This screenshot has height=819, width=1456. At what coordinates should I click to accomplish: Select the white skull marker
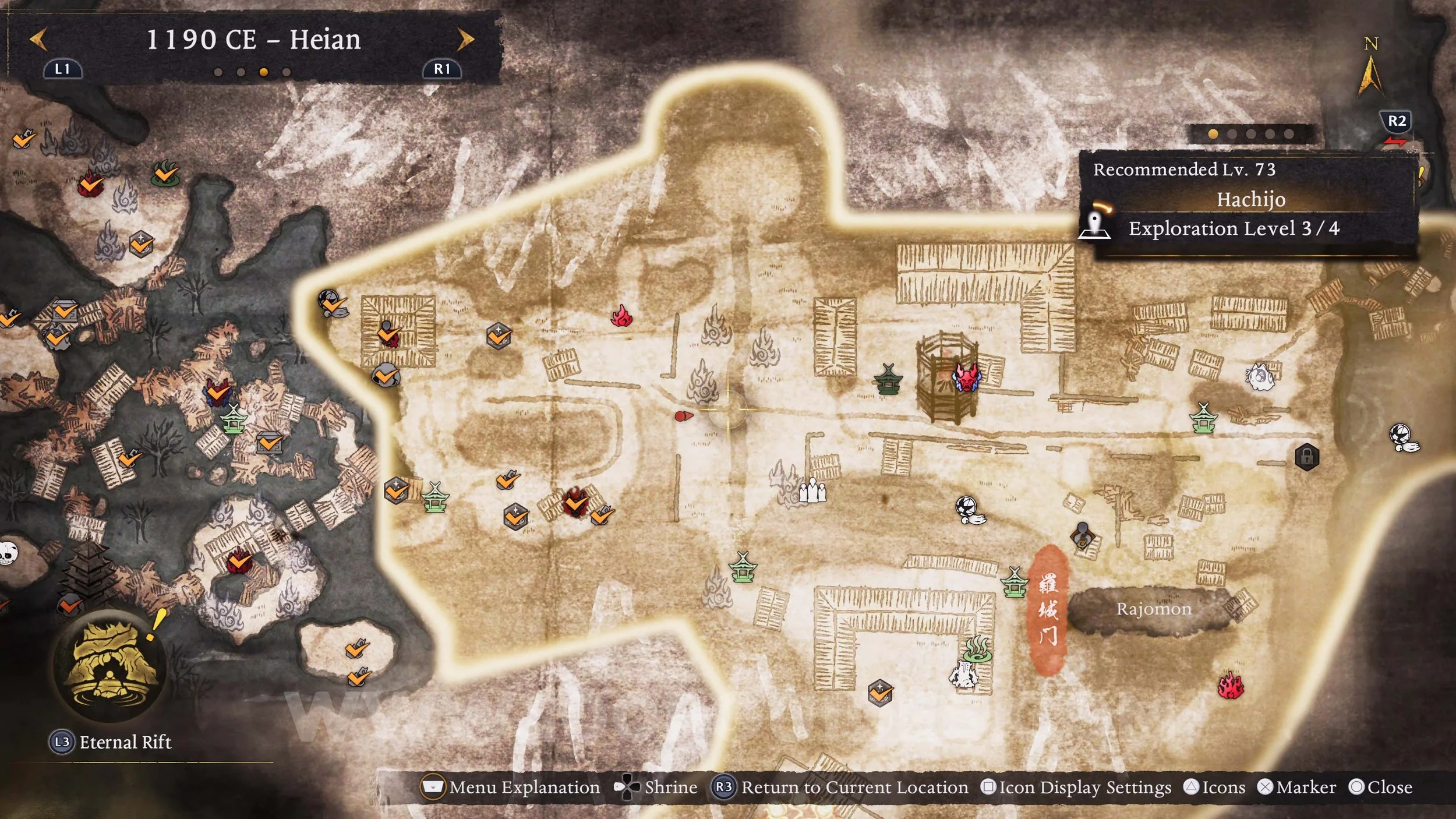[7, 553]
